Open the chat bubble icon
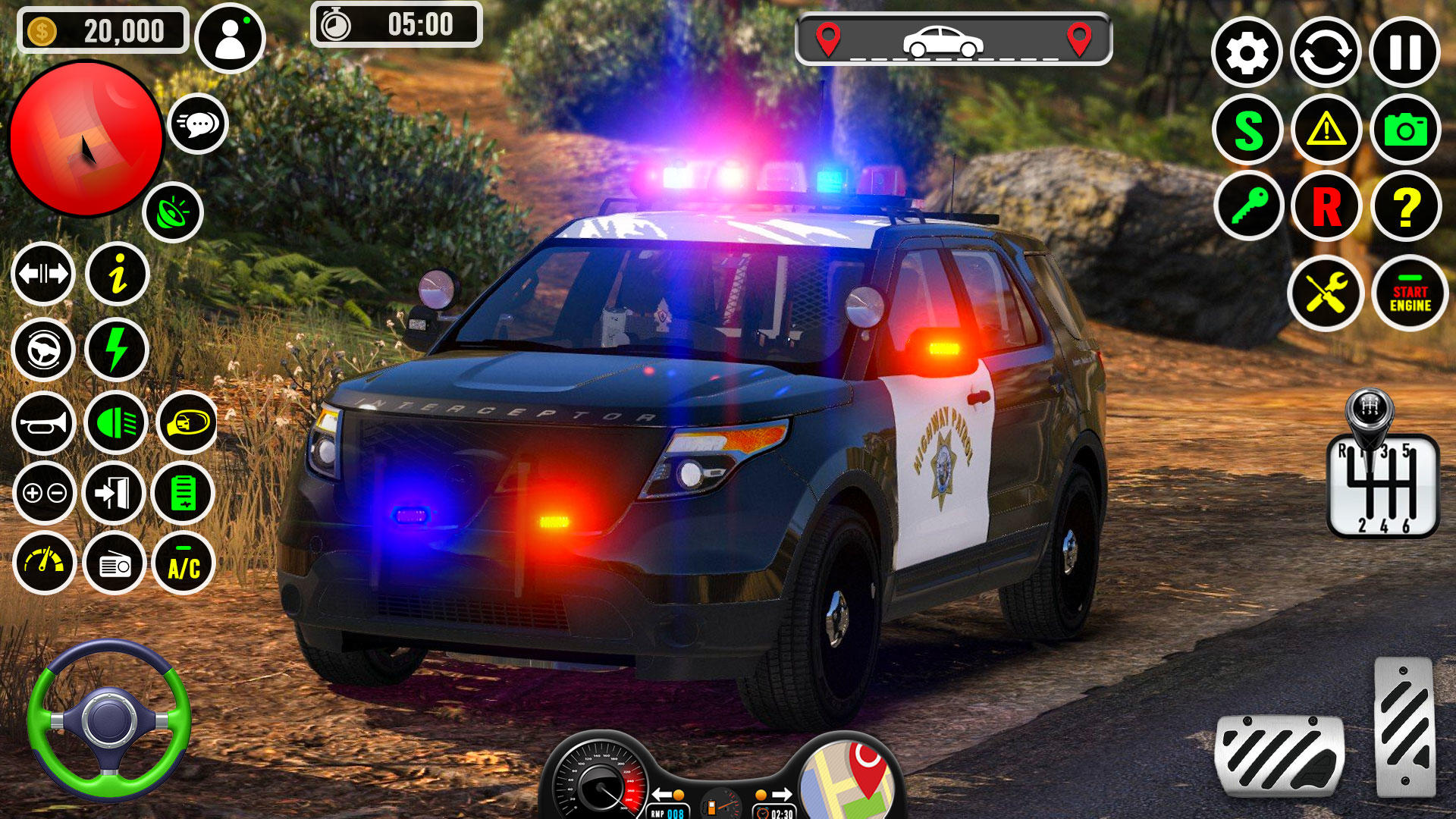Screen dimensions: 1456x819 [200, 124]
